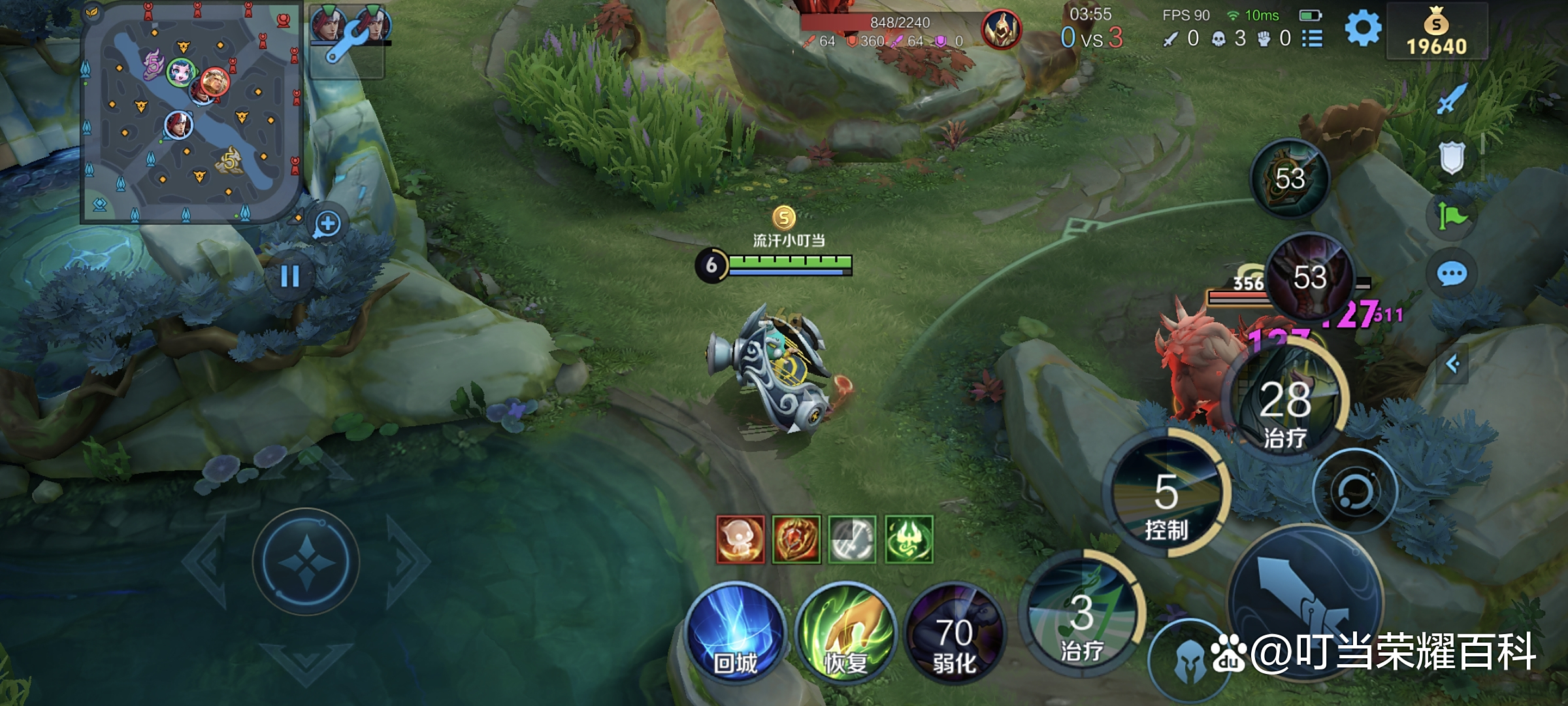Open the gold shop showing 19640
The height and width of the screenshot is (706, 1568).
(x=1436, y=33)
